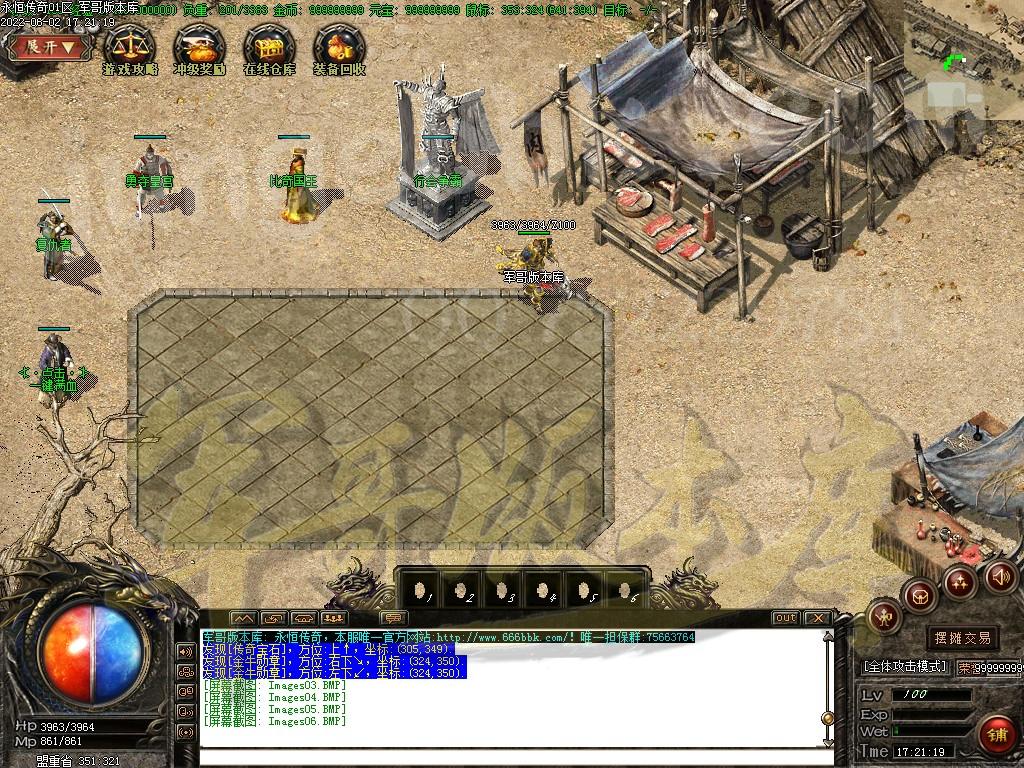Viewport: 1024px width, 768px height.
Task: Open the character round button
Action: coord(885,617)
